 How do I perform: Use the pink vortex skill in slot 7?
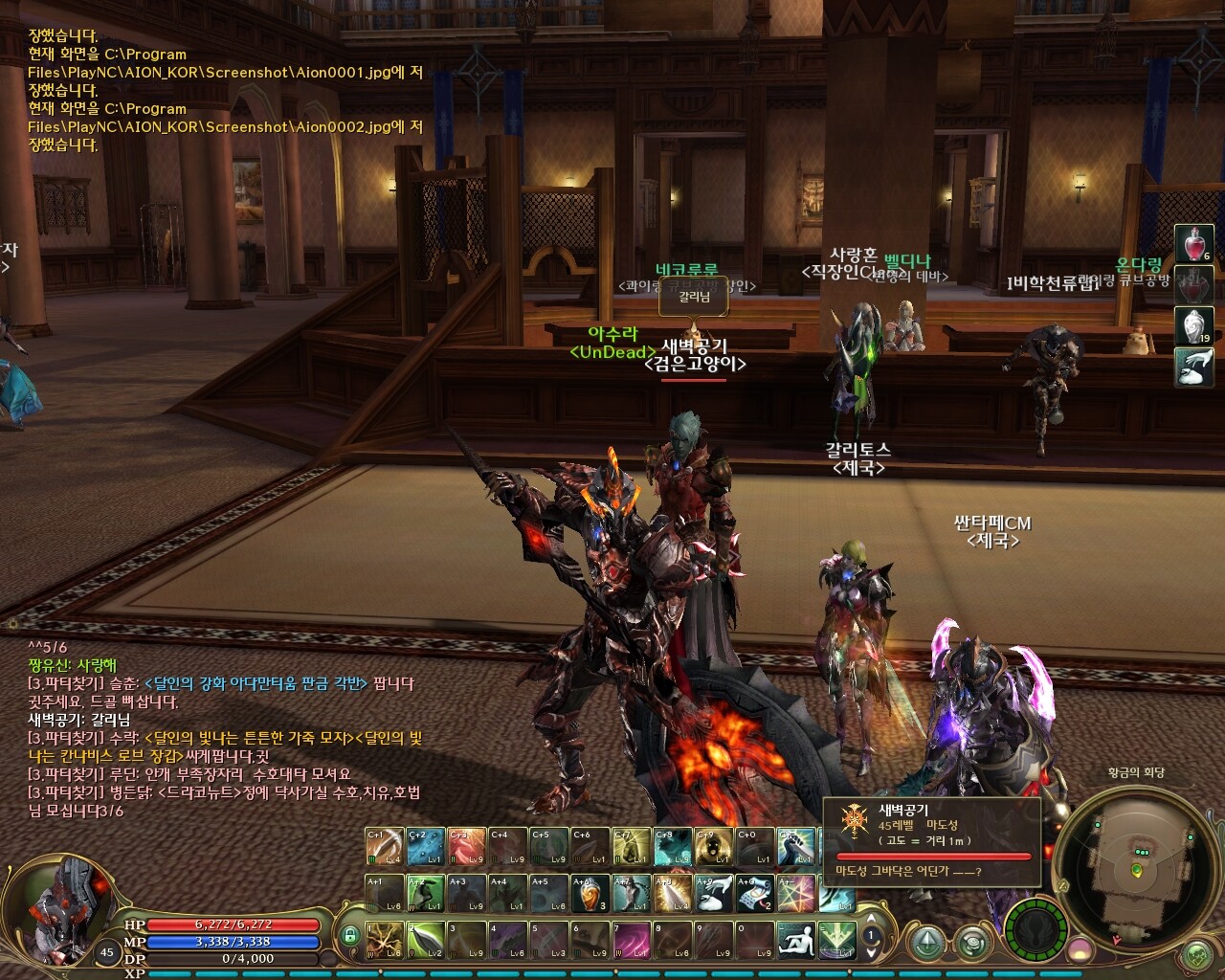(x=632, y=940)
